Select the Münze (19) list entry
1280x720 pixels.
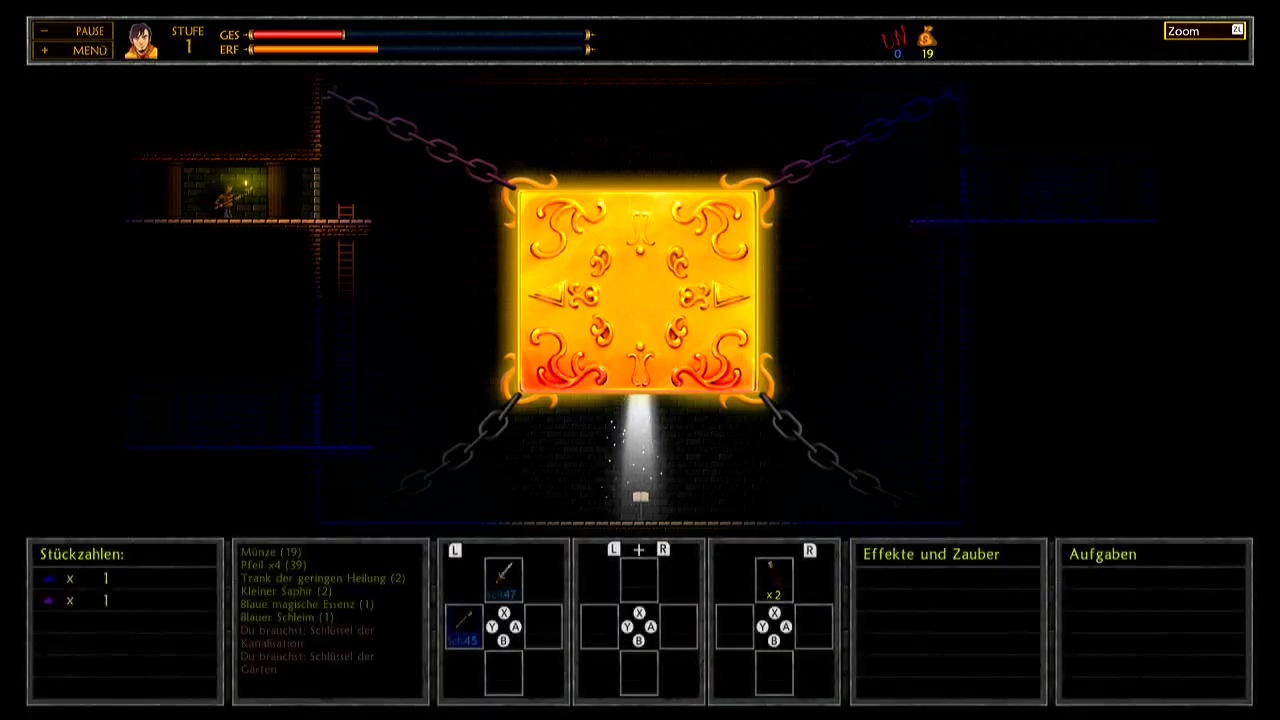(271, 552)
